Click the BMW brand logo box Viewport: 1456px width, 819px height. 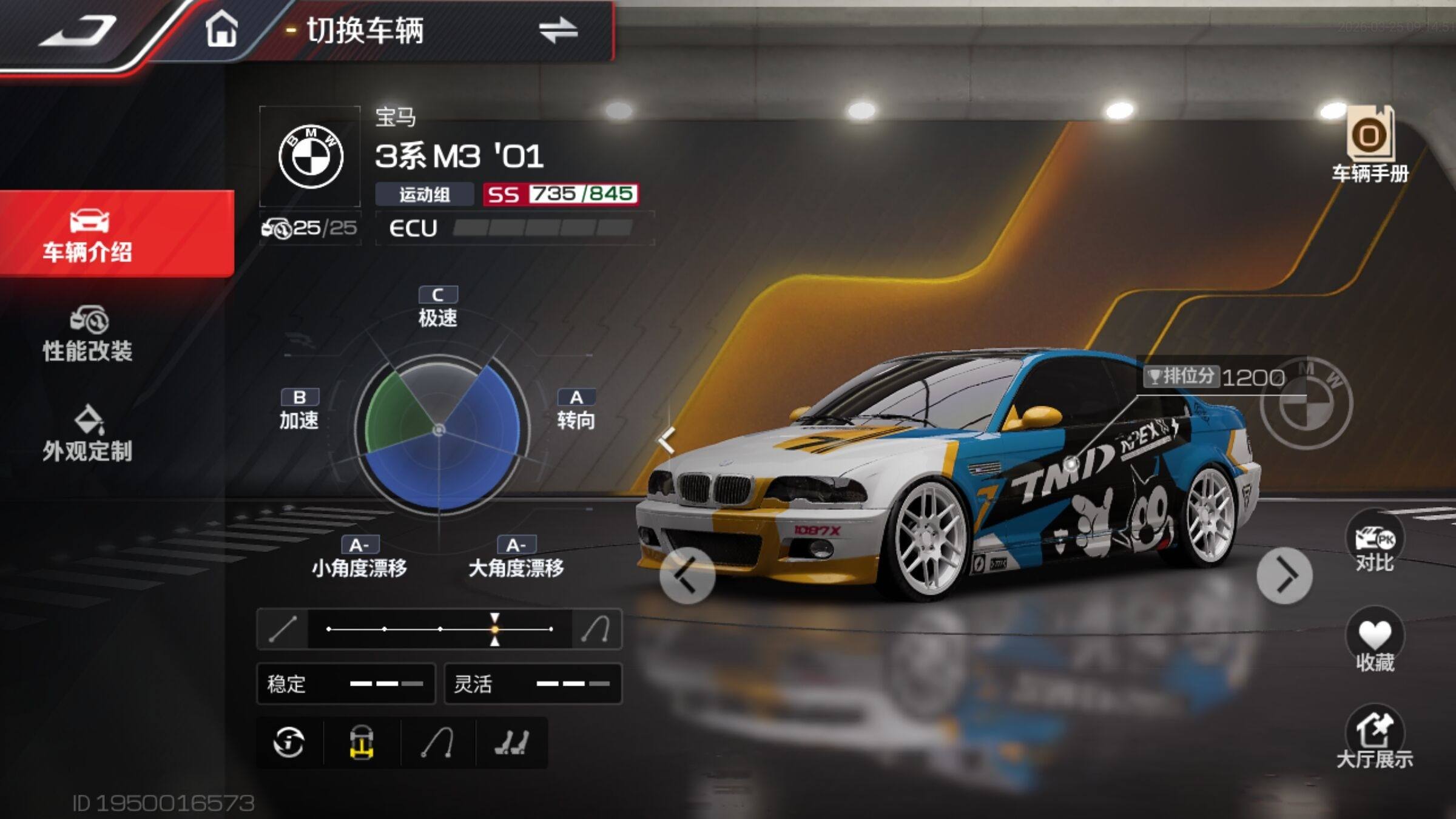click(x=310, y=157)
